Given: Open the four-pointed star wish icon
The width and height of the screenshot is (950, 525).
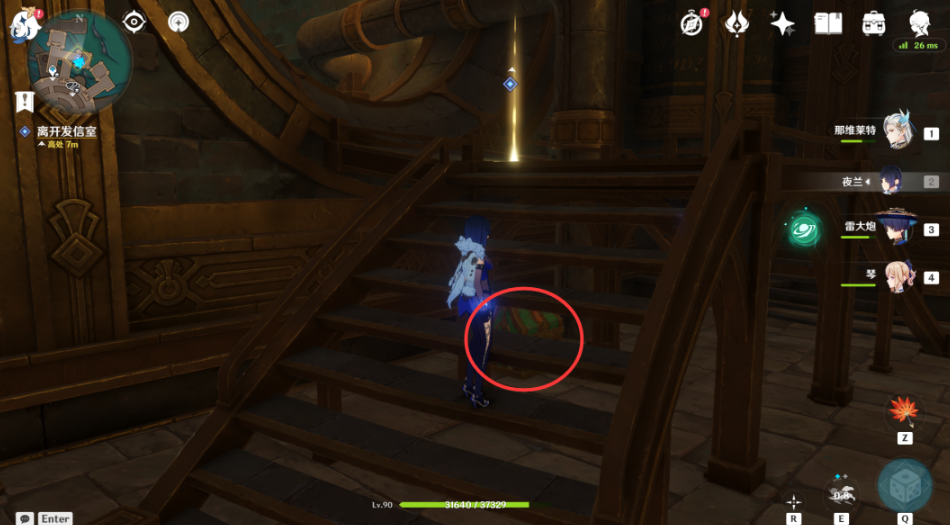Looking at the screenshot, I should point(782,24).
